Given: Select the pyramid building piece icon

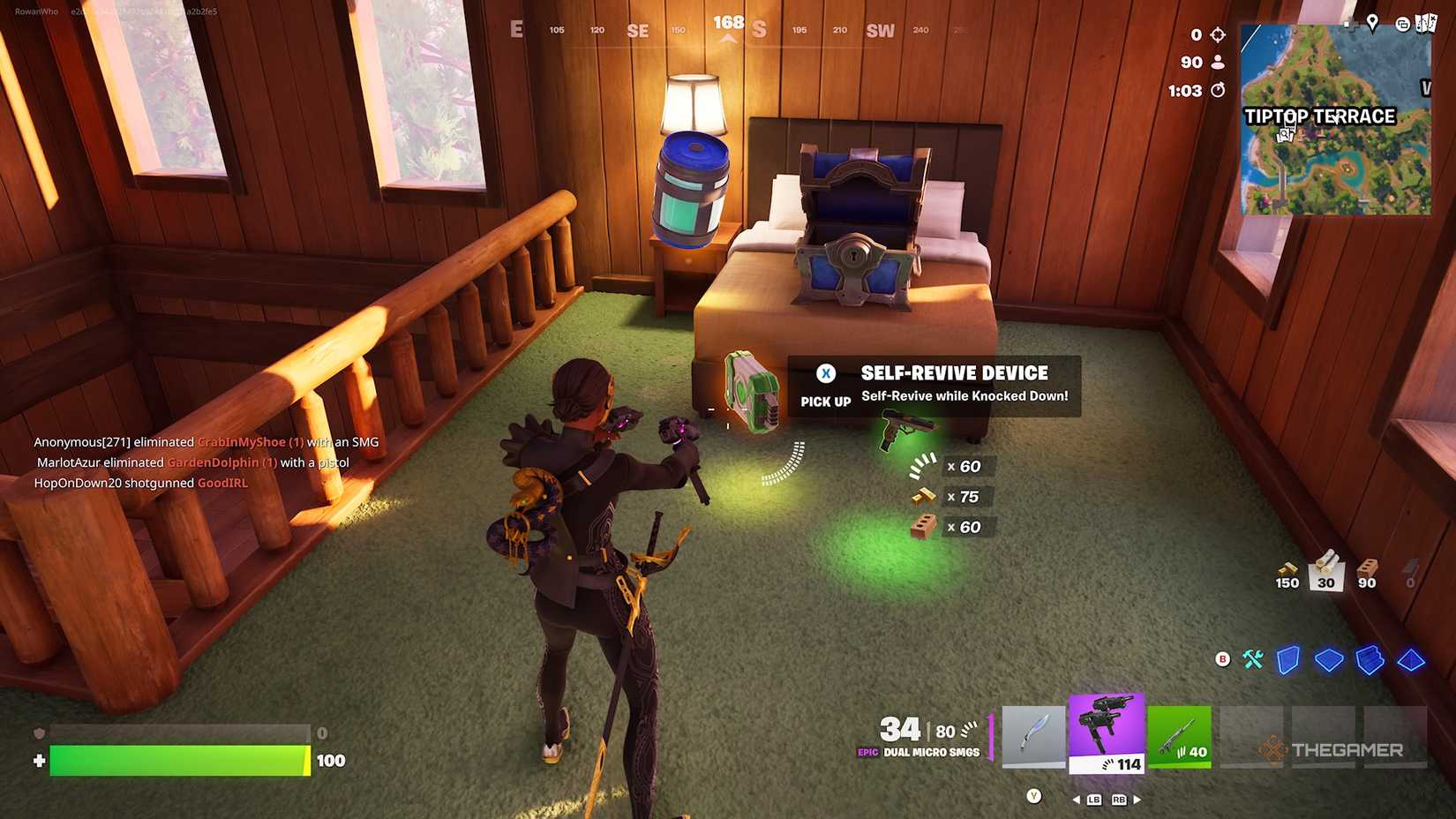Looking at the screenshot, I should (1410, 660).
